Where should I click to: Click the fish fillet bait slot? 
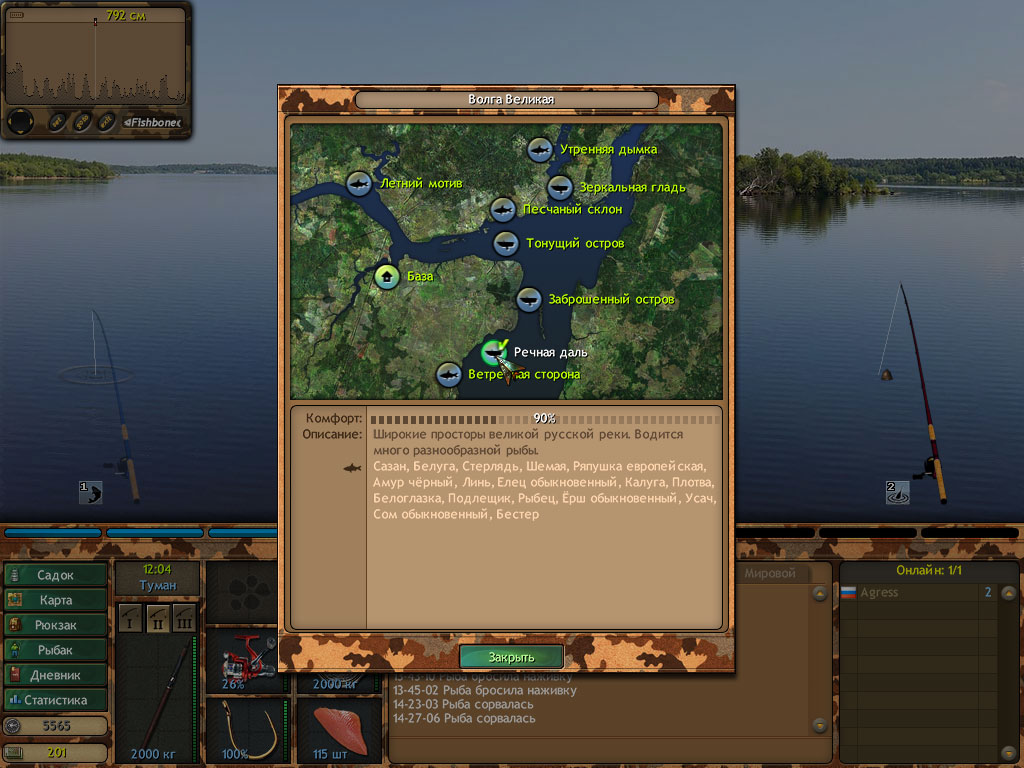coord(340,727)
